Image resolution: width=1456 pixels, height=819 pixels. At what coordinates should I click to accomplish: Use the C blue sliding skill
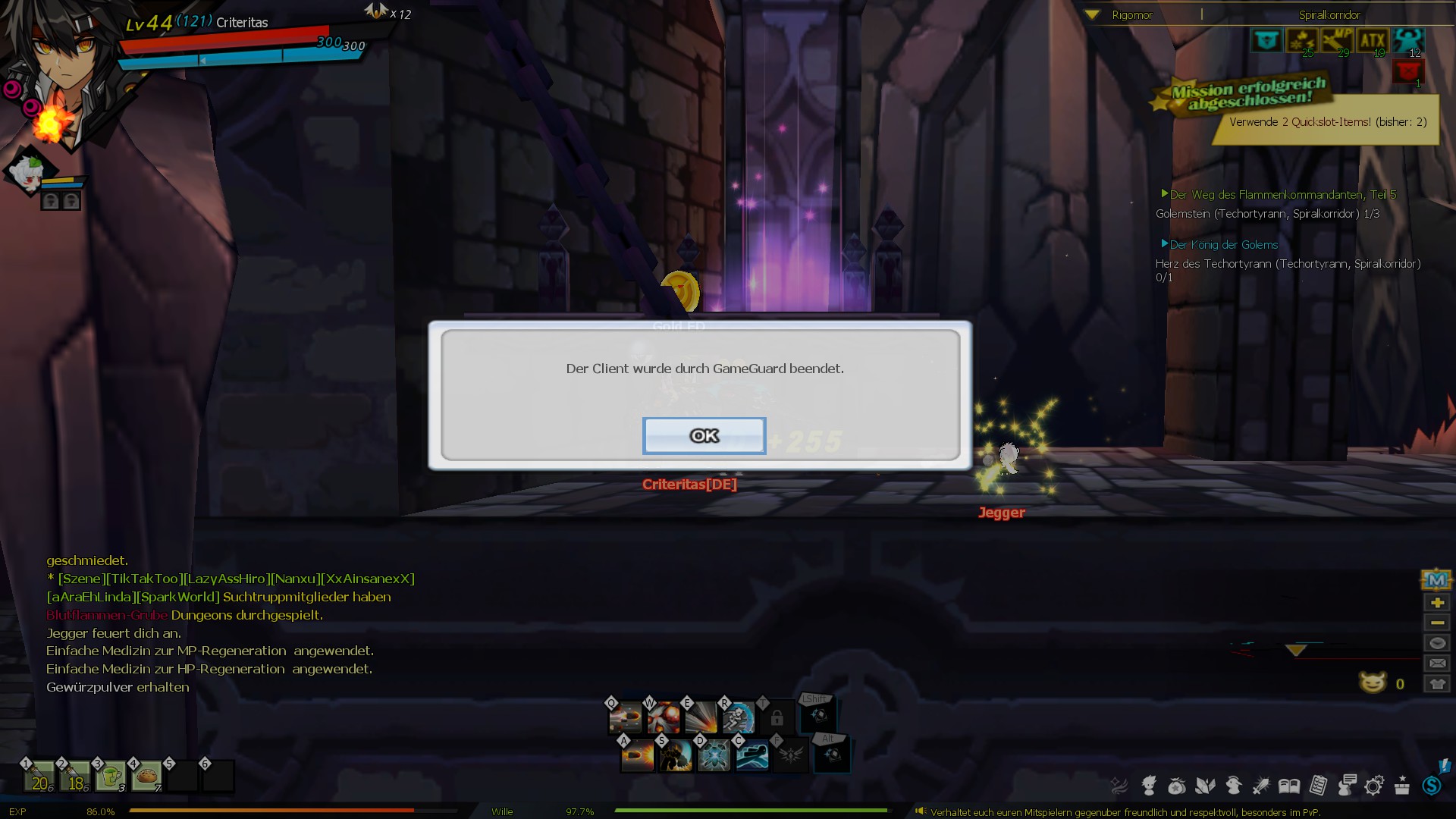[x=752, y=755]
